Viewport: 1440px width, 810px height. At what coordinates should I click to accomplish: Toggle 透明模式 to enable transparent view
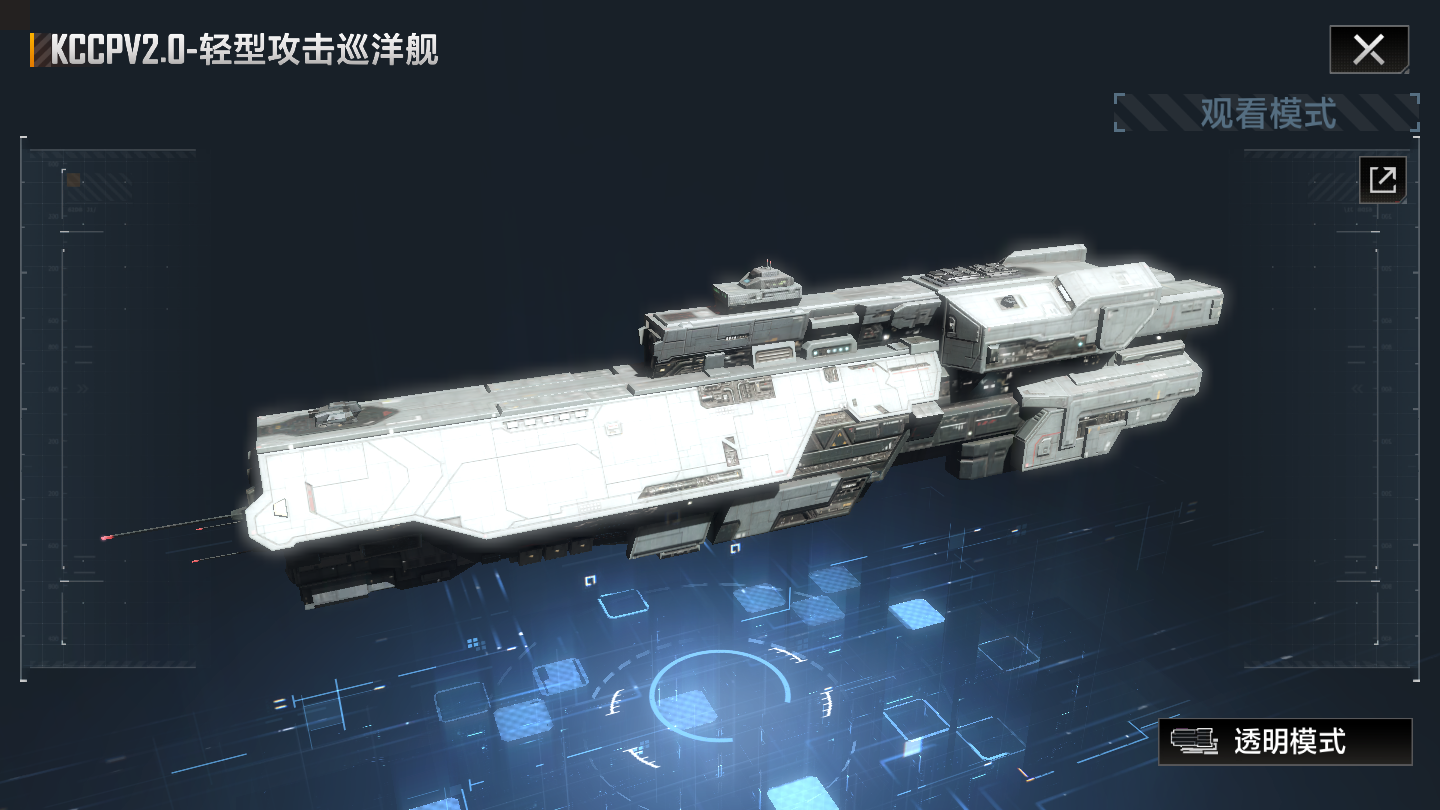tap(1285, 744)
